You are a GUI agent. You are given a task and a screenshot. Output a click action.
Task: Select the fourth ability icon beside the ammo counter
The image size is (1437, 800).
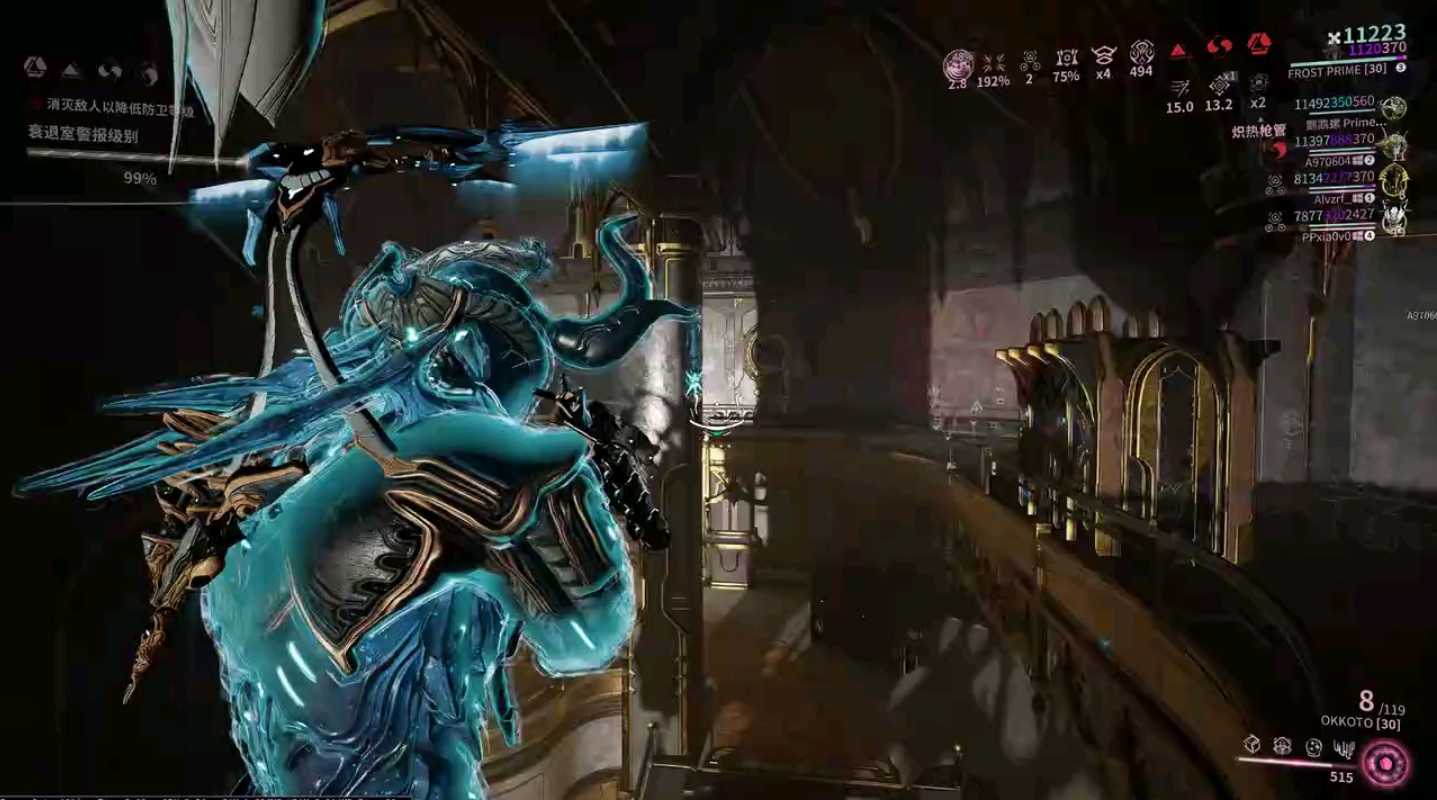(1345, 747)
